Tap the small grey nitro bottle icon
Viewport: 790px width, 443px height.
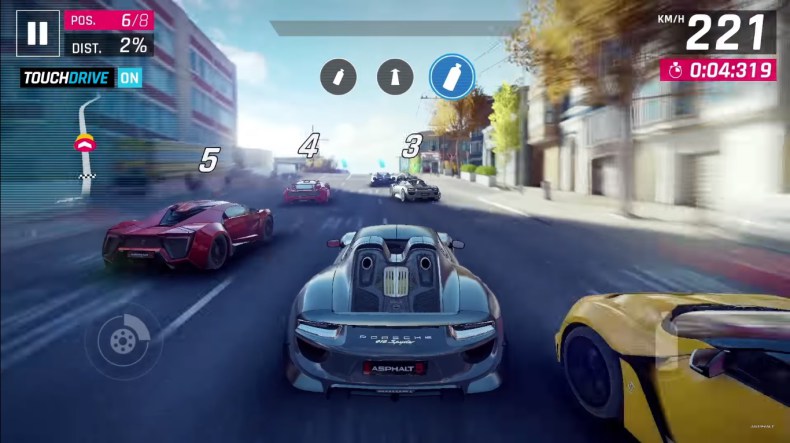click(x=338, y=76)
